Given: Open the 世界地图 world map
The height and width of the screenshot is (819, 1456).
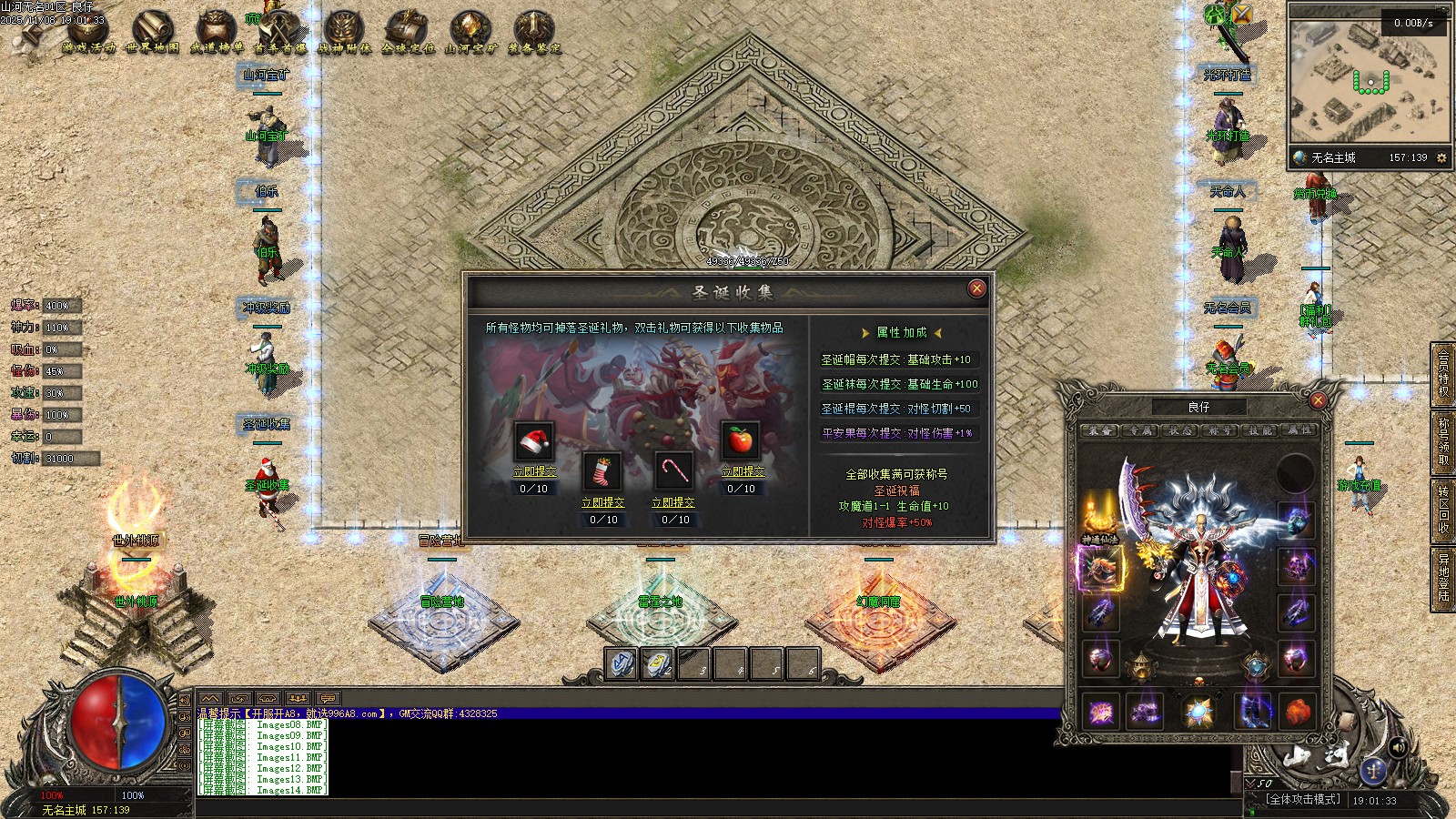Looking at the screenshot, I should 153,34.
